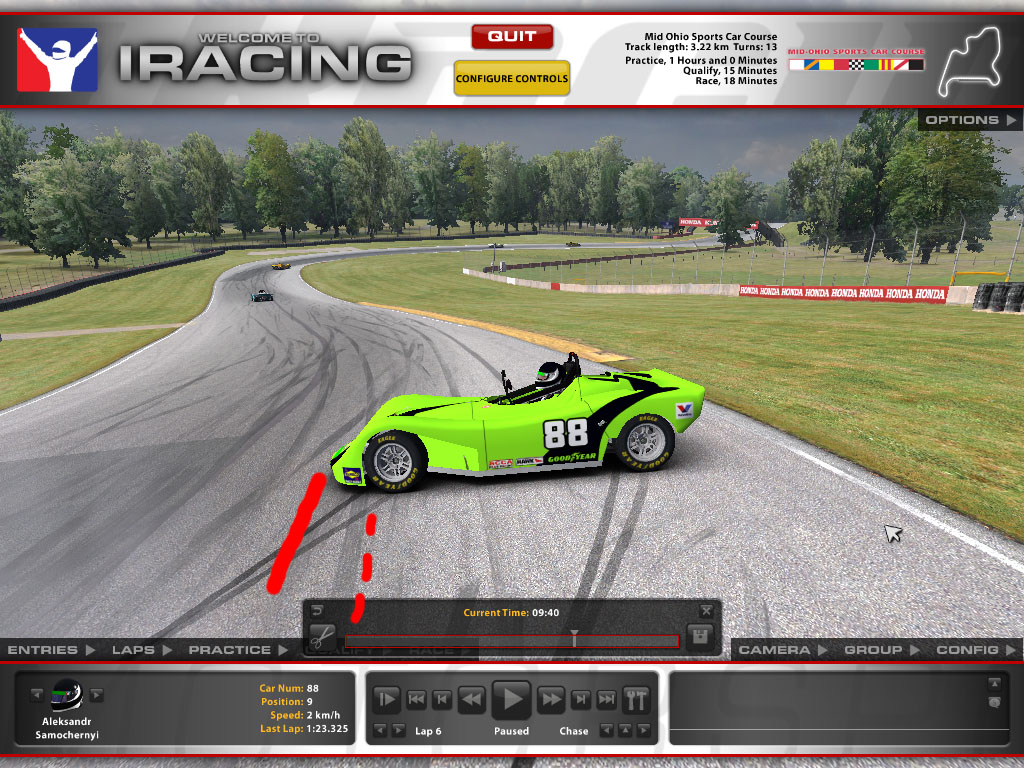Open the Config menu
This screenshot has height=768, width=1024.
pyautogui.click(x=974, y=650)
